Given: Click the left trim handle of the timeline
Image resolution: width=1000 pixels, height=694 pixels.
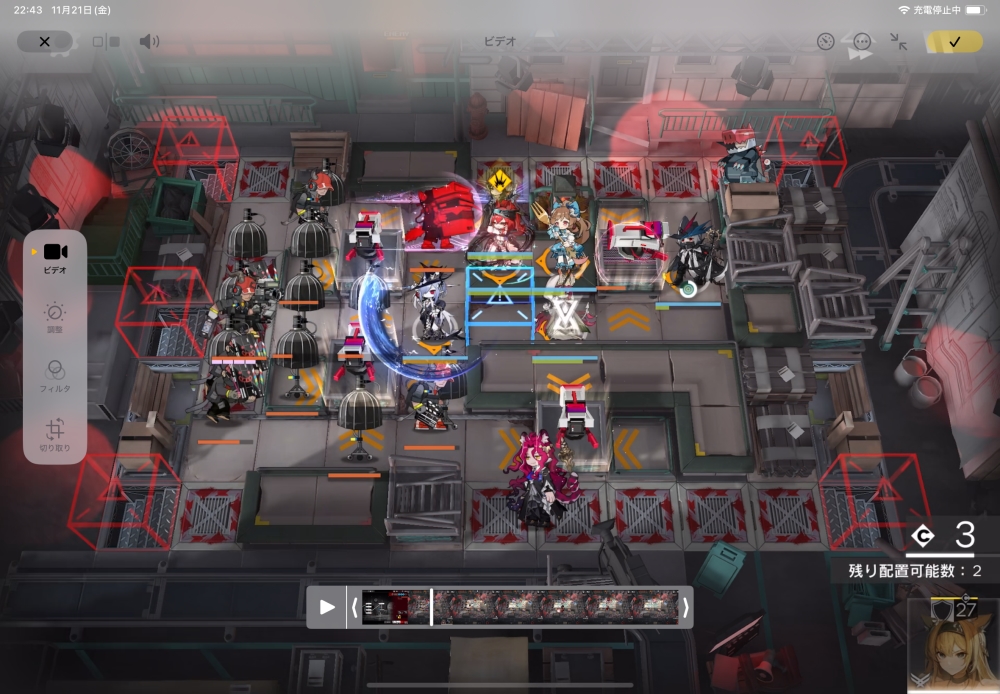Looking at the screenshot, I should click(x=353, y=607).
